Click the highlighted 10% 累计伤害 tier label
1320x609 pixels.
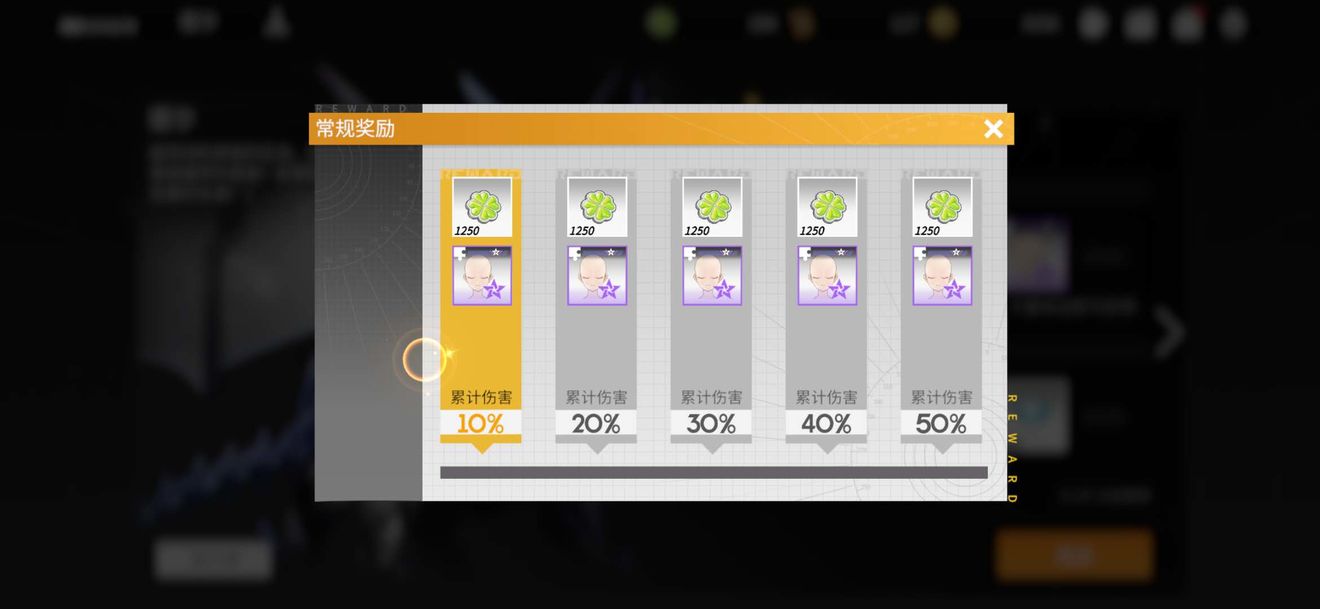481,413
